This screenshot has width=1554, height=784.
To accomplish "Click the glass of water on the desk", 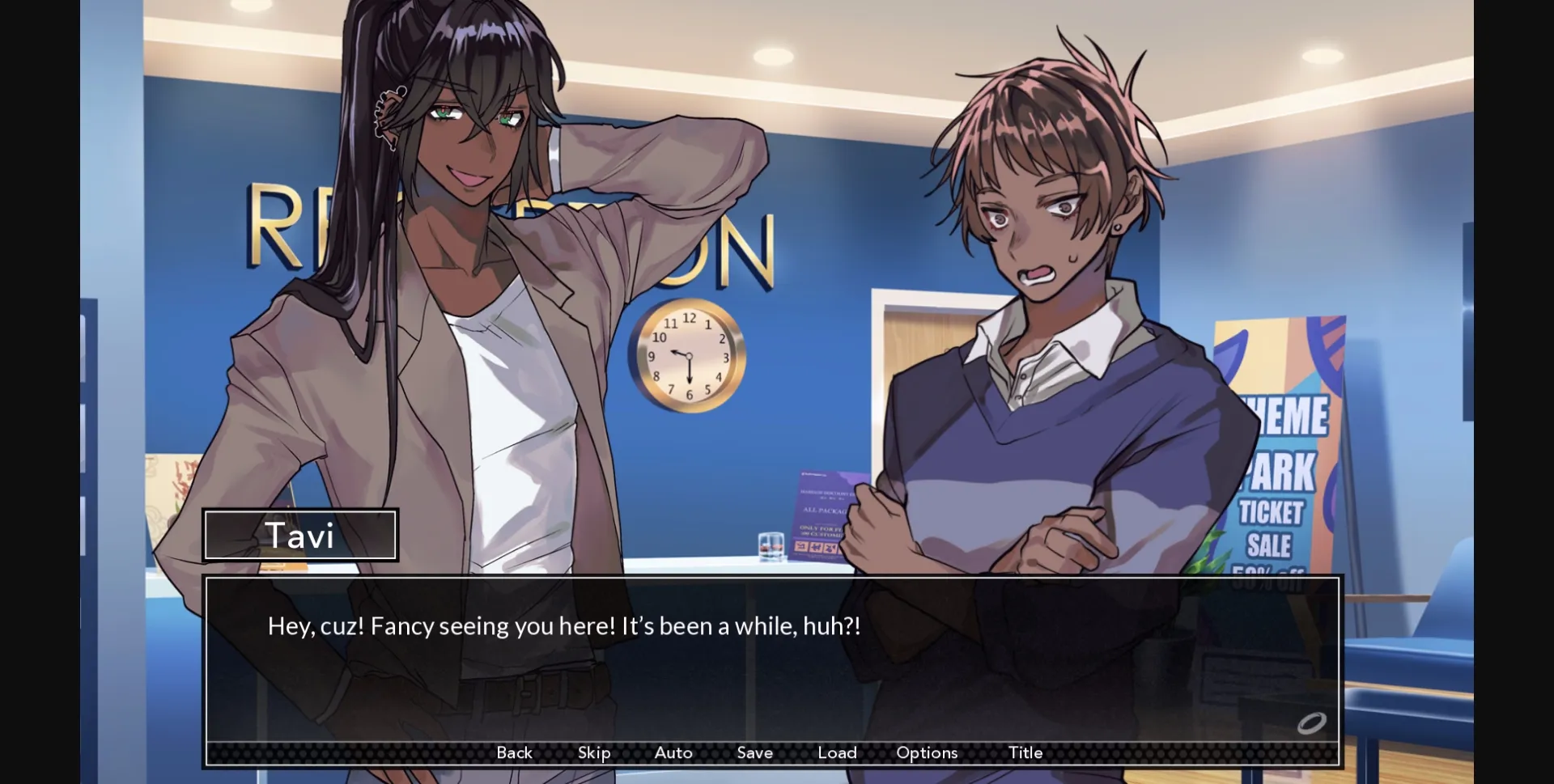I will (771, 549).
